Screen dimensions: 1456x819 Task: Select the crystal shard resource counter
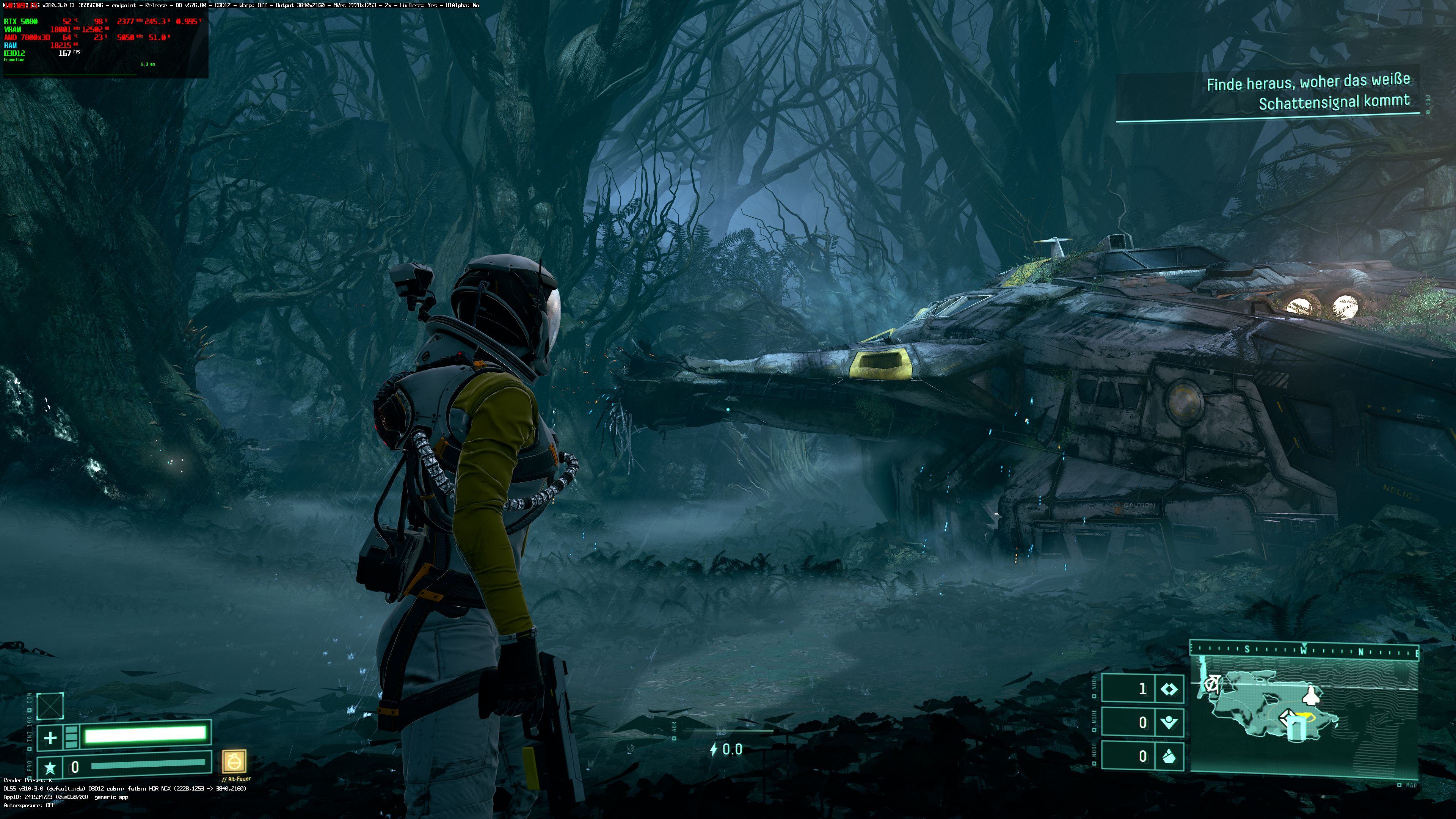pyautogui.click(x=1142, y=756)
